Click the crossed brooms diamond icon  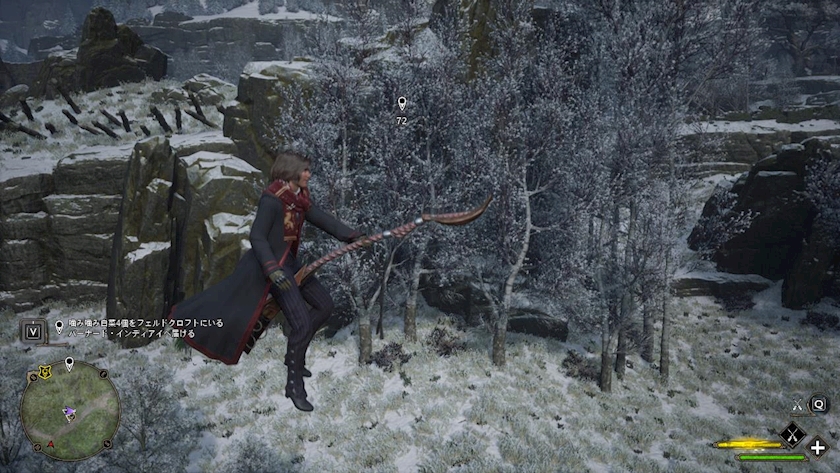(x=793, y=433)
